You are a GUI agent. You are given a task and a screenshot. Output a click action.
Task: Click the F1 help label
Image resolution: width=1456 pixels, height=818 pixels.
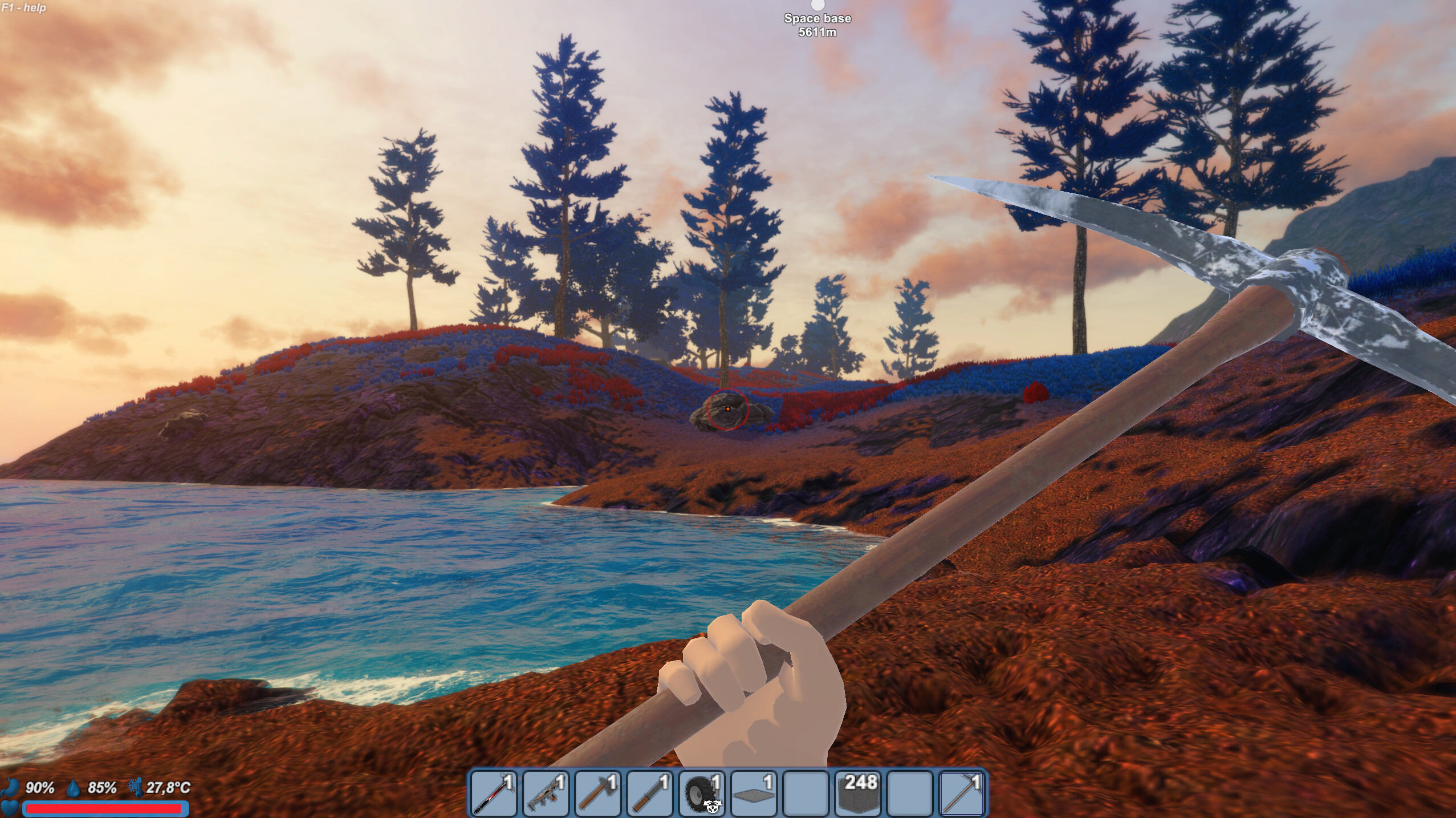coord(23,8)
